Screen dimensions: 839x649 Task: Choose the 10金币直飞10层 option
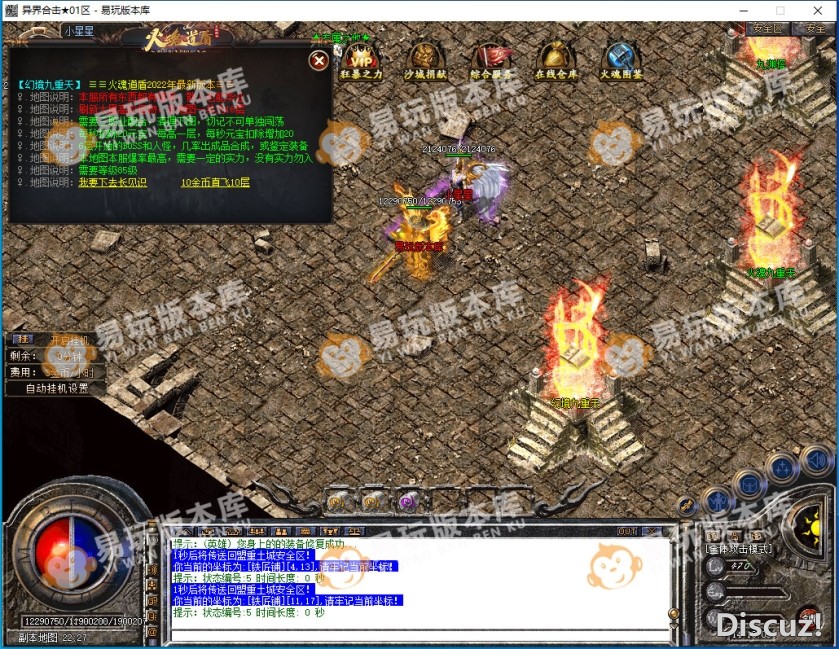(x=215, y=183)
